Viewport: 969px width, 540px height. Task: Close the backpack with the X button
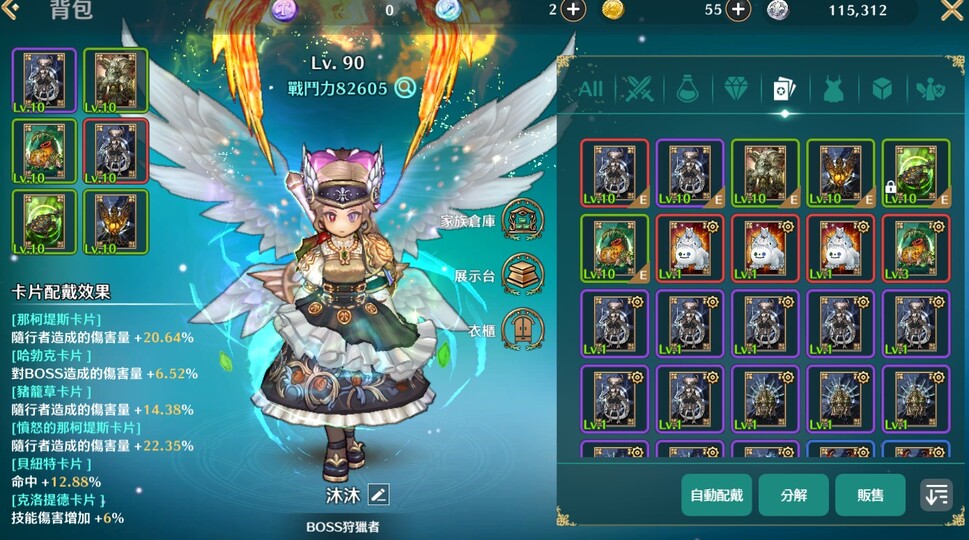(951, 11)
